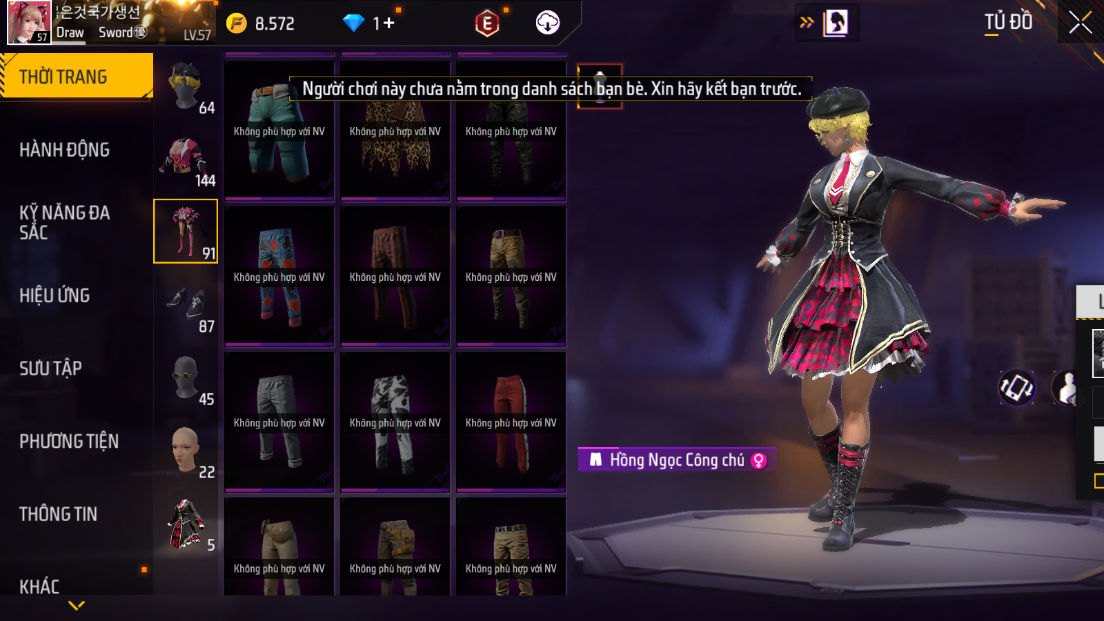The width and height of the screenshot is (1104, 621).
Task: Tap the phone rotation icon
Action: coord(1017,388)
